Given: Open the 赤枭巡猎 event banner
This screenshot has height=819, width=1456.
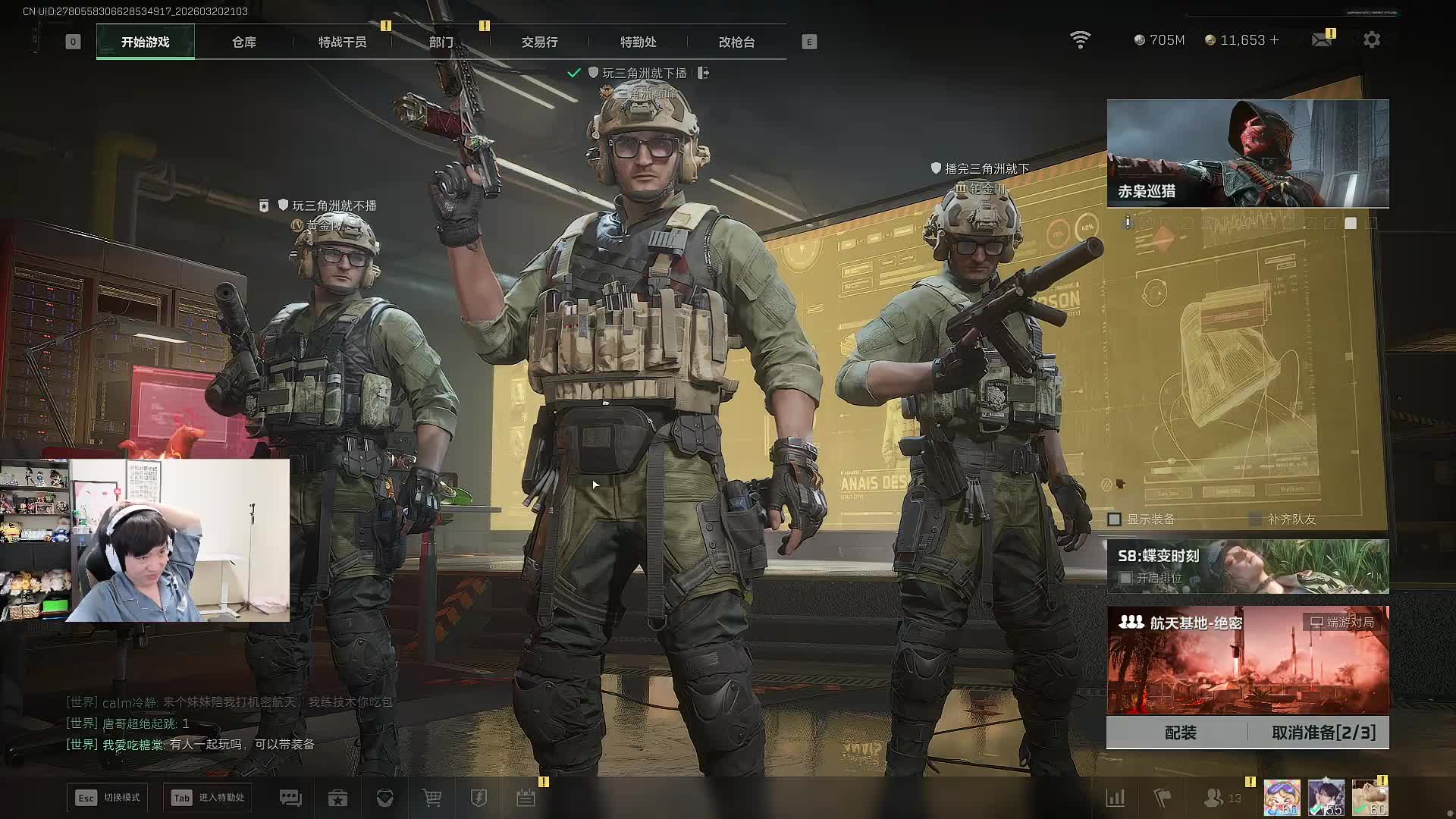Looking at the screenshot, I should point(1247,153).
